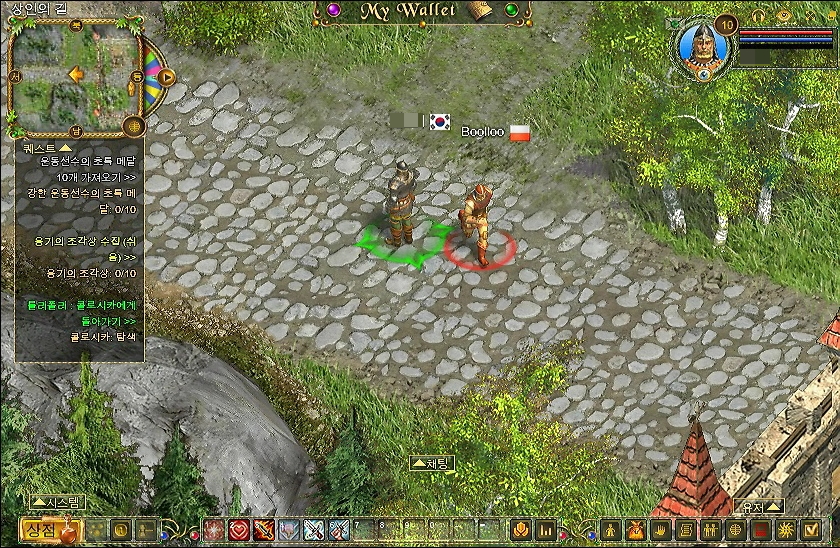Viewport: 840px width, 548px height.
Task: Click the round arrow button beside minimap
Action: [167, 76]
